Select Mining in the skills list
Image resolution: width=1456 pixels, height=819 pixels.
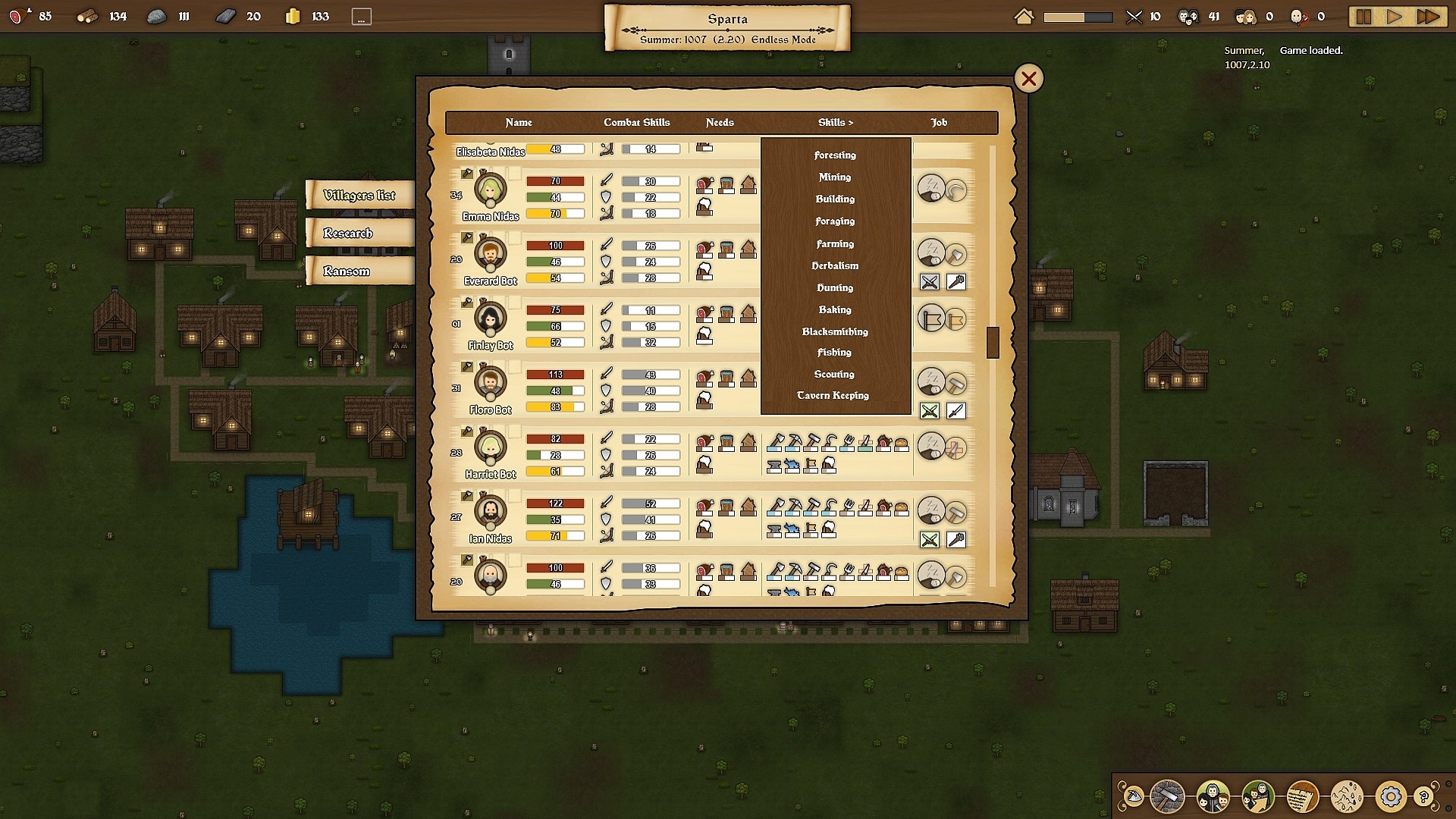[x=835, y=177]
